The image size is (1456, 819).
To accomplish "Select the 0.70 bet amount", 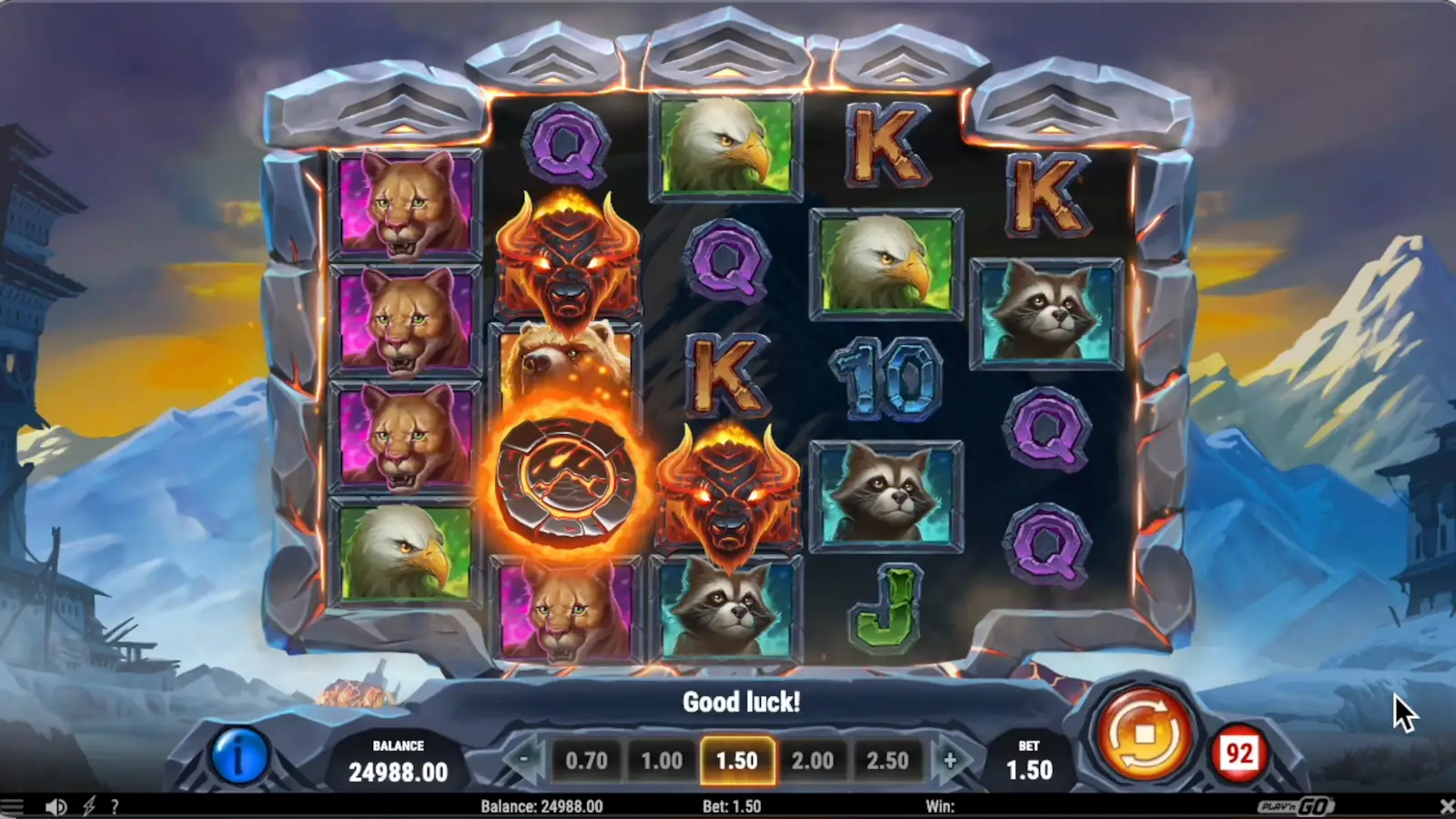I will (x=587, y=761).
